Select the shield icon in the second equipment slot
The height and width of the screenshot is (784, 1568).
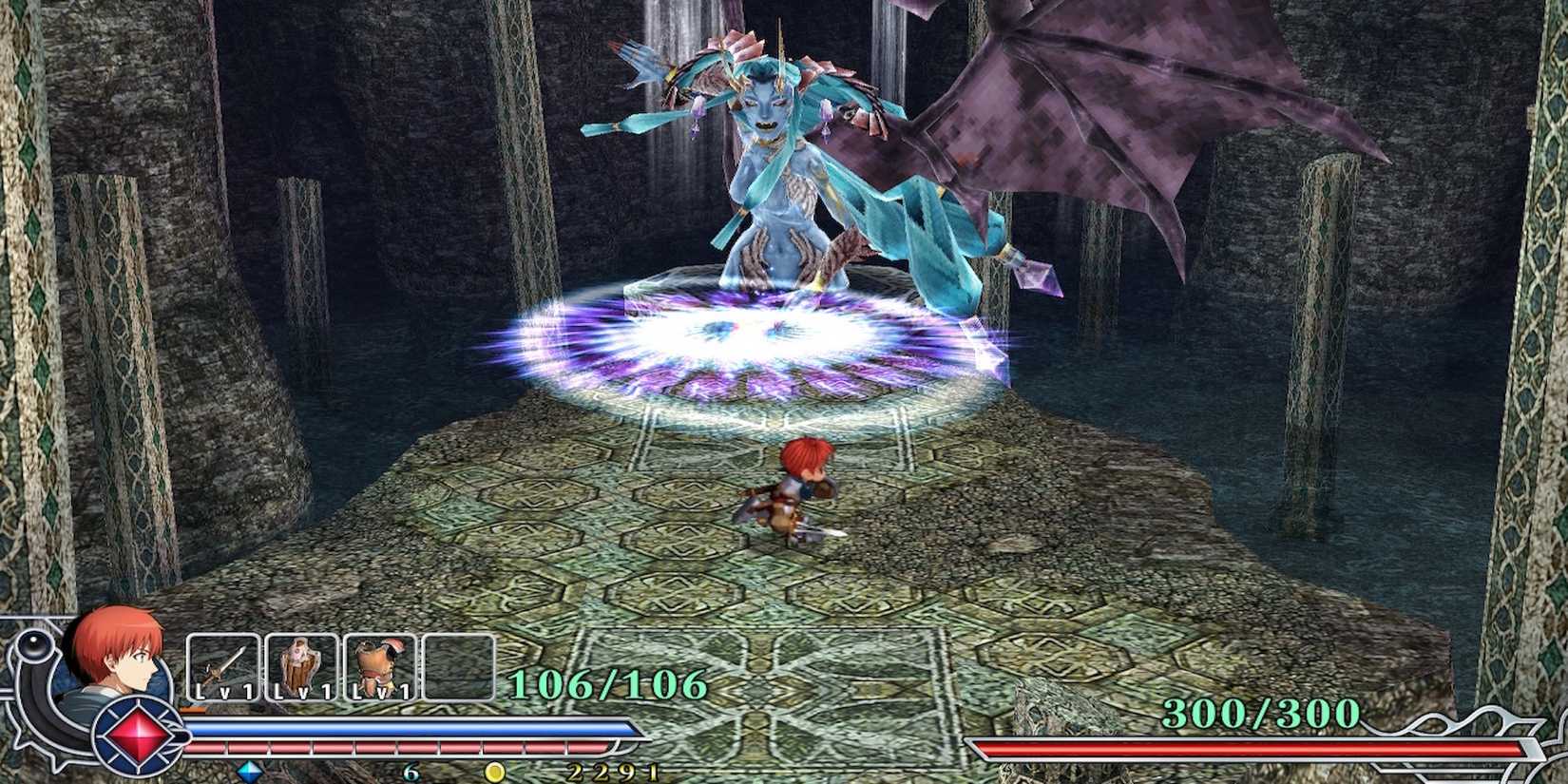pyautogui.click(x=300, y=664)
